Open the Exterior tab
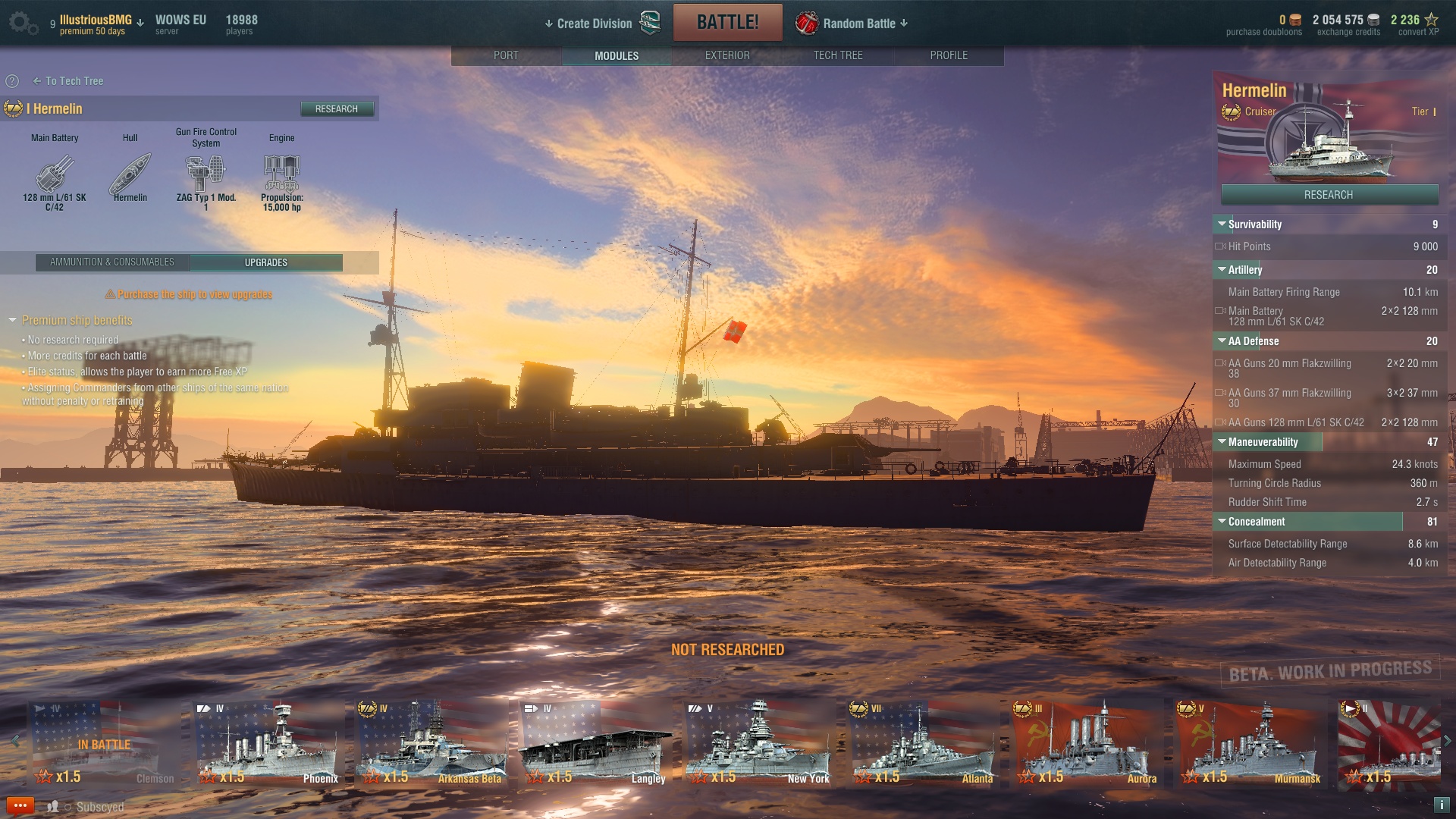The height and width of the screenshot is (819, 1456). click(727, 55)
